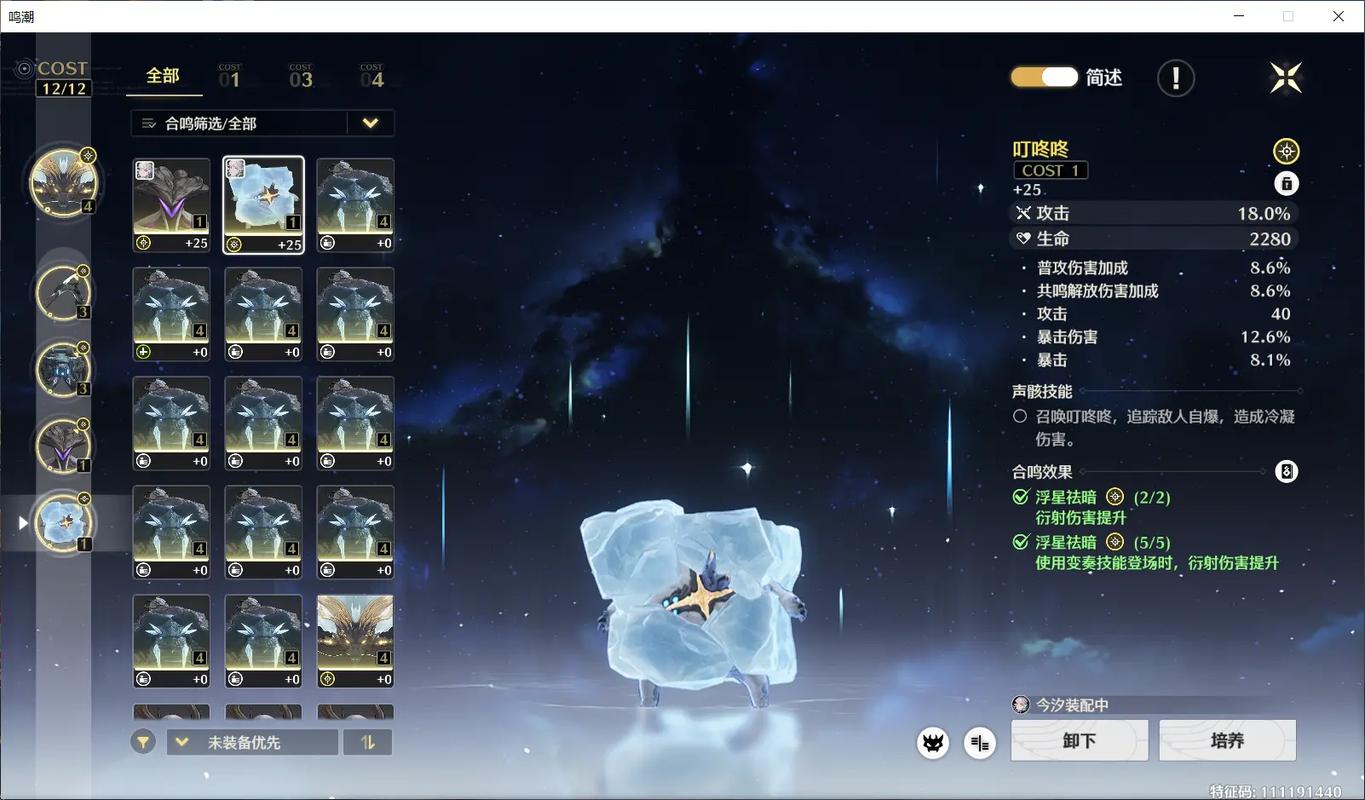Open the yellow filter funnel icon
Image resolution: width=1365 pixels, height=800 pixels.
click(x=142, y=741)
